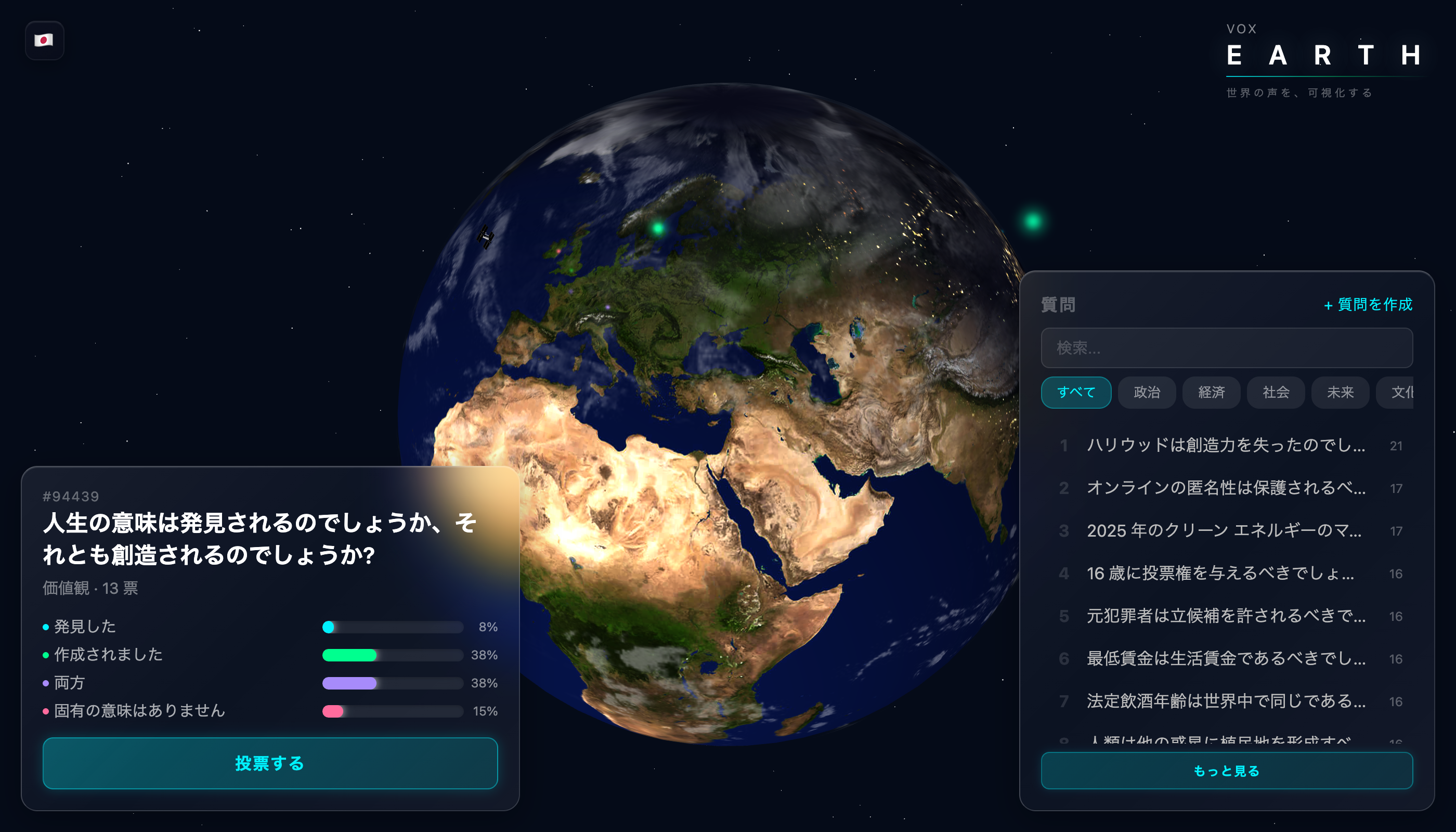Select the 未来 filter tab
The width and height of the screenshot is (1456, 832).
pos(1340,393)
